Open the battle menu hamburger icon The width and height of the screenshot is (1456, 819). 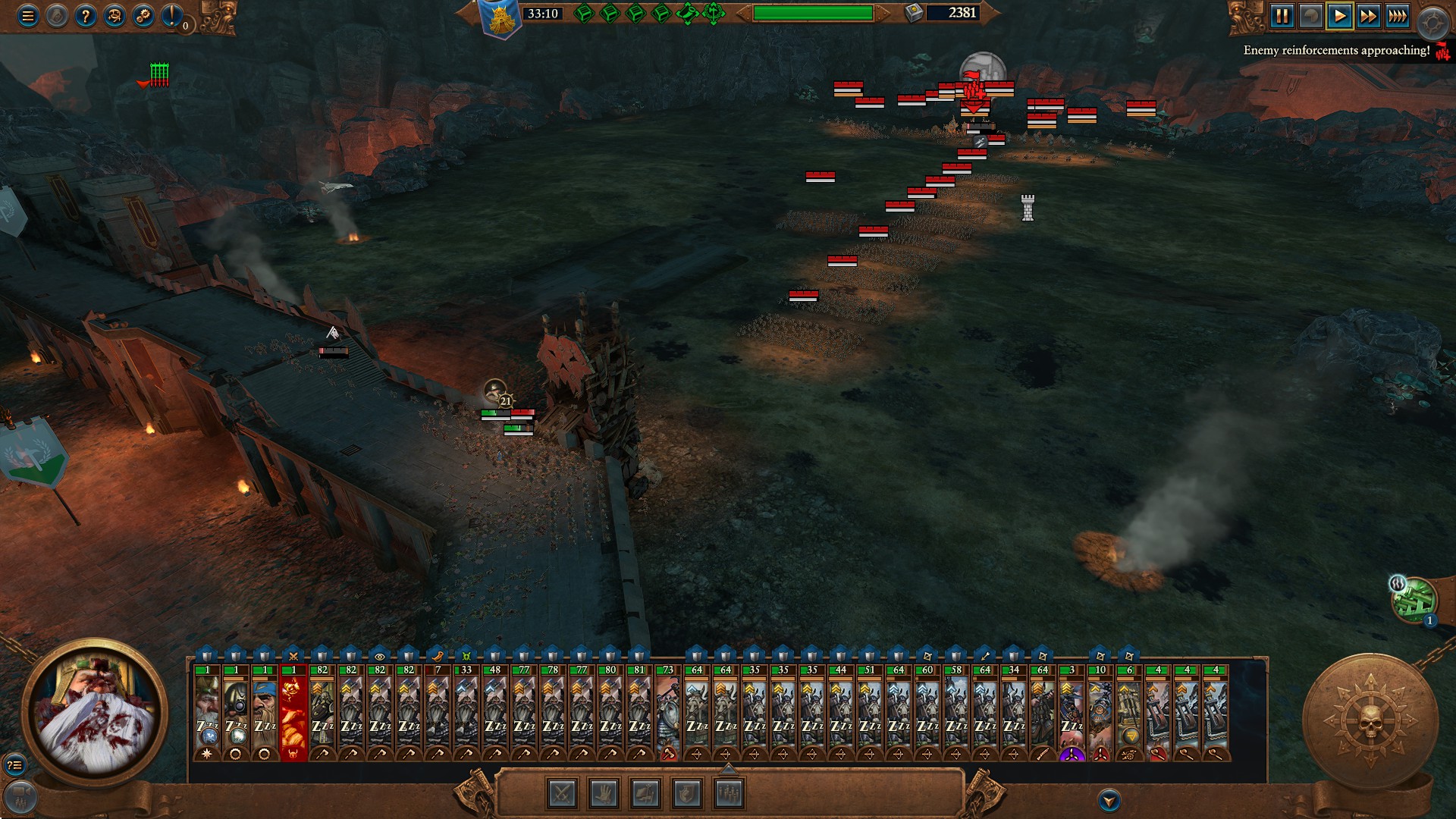[28, 15]
